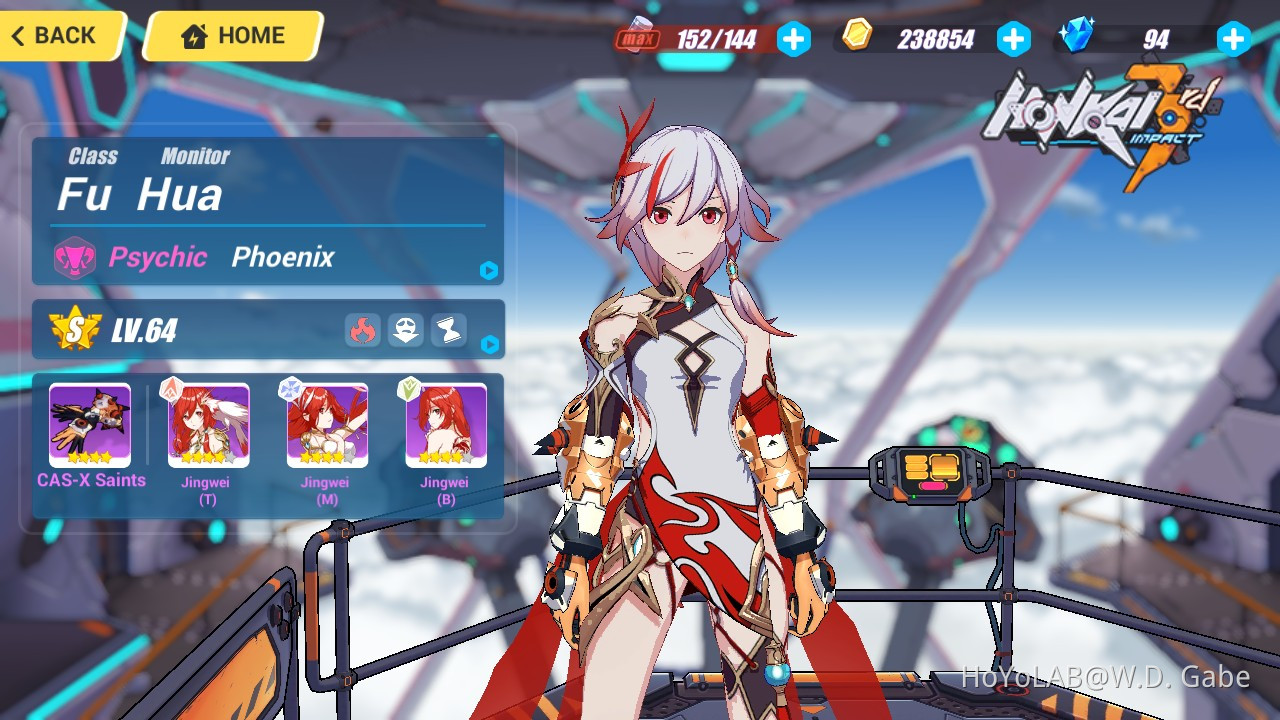
Task: Expand details via the arrow next to Phoenix
Action: (x=489, y=271)
